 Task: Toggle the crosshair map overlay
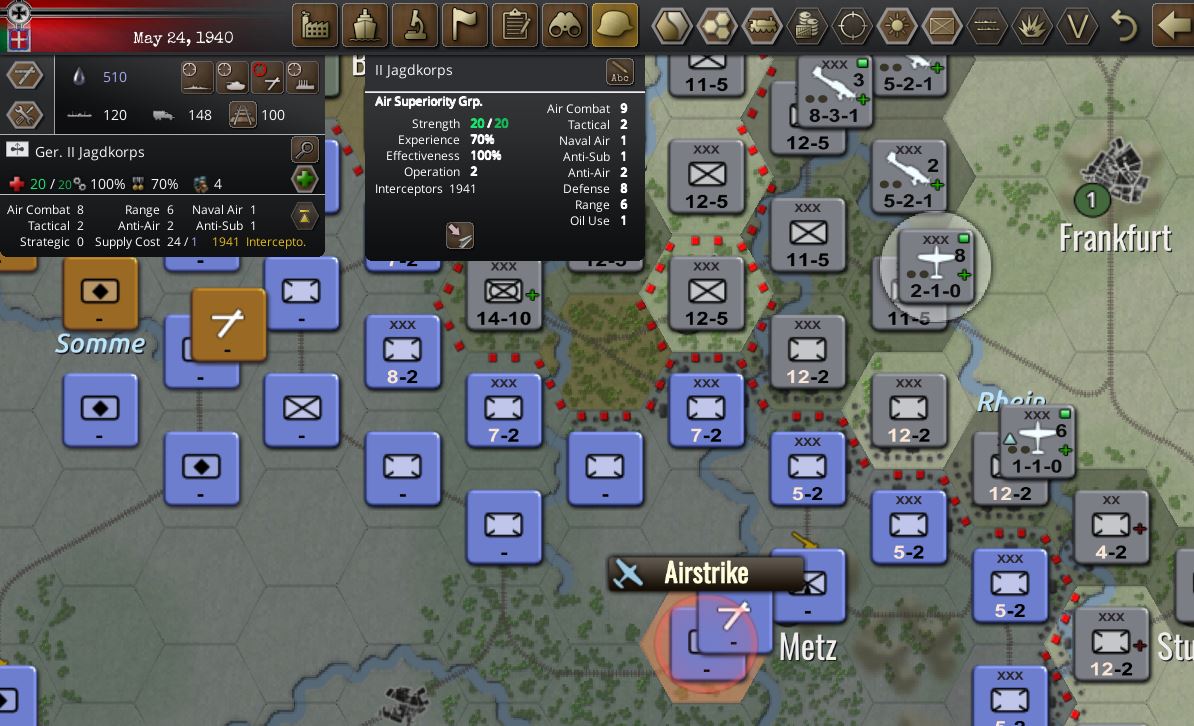point(852,26)
